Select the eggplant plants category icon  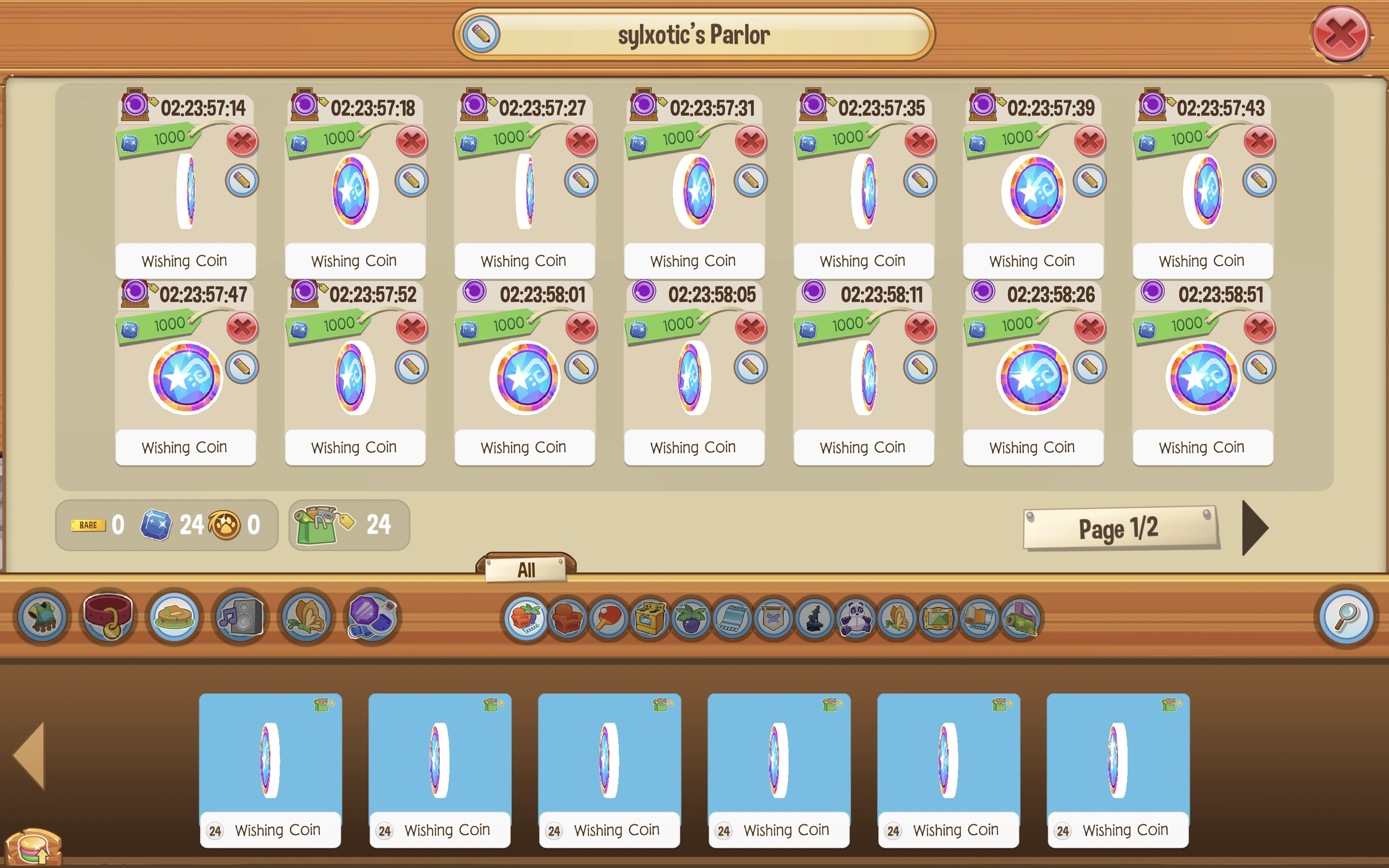(x=691, y=618)
